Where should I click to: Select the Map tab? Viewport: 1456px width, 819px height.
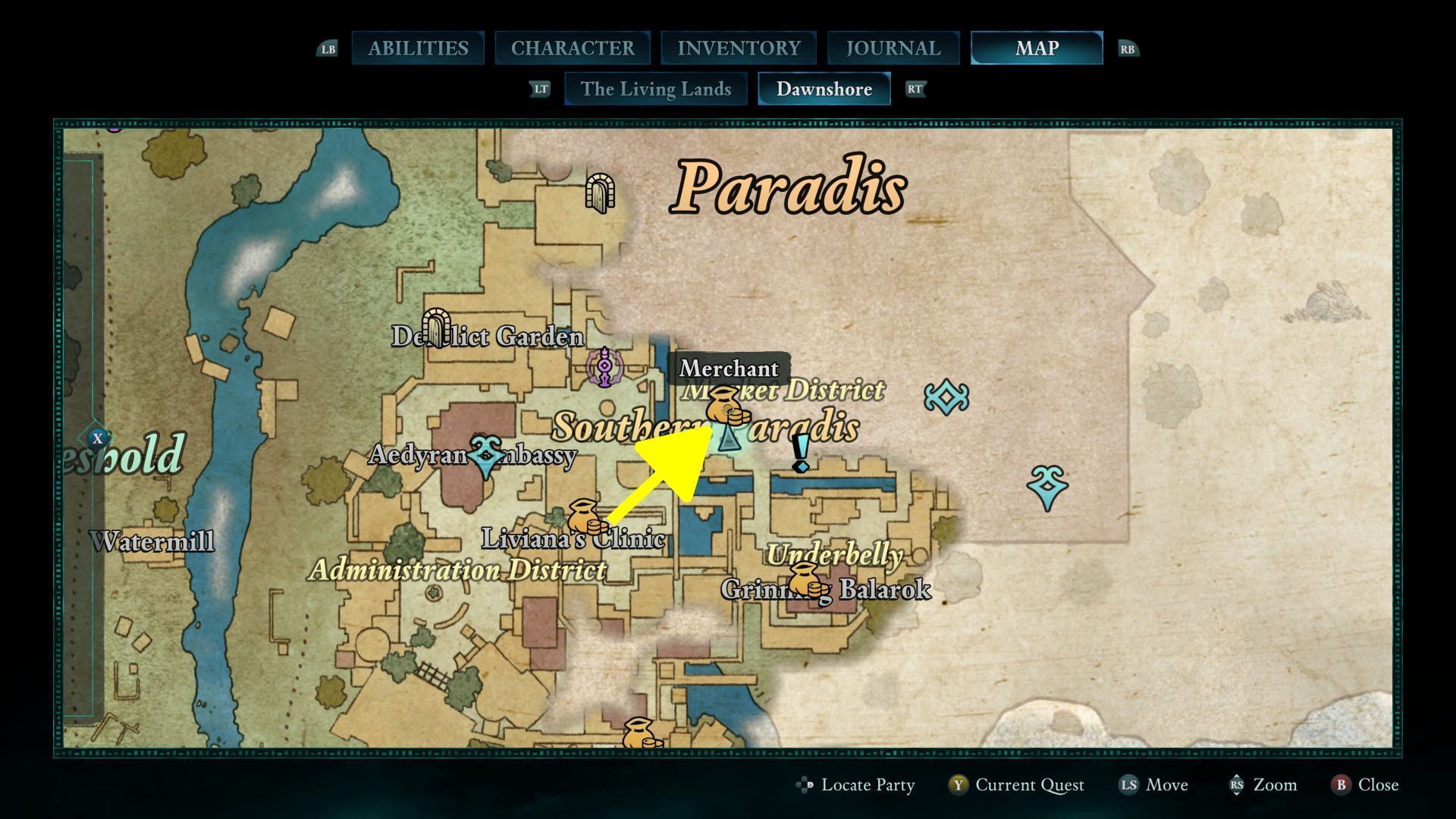tap(1037, 49)
